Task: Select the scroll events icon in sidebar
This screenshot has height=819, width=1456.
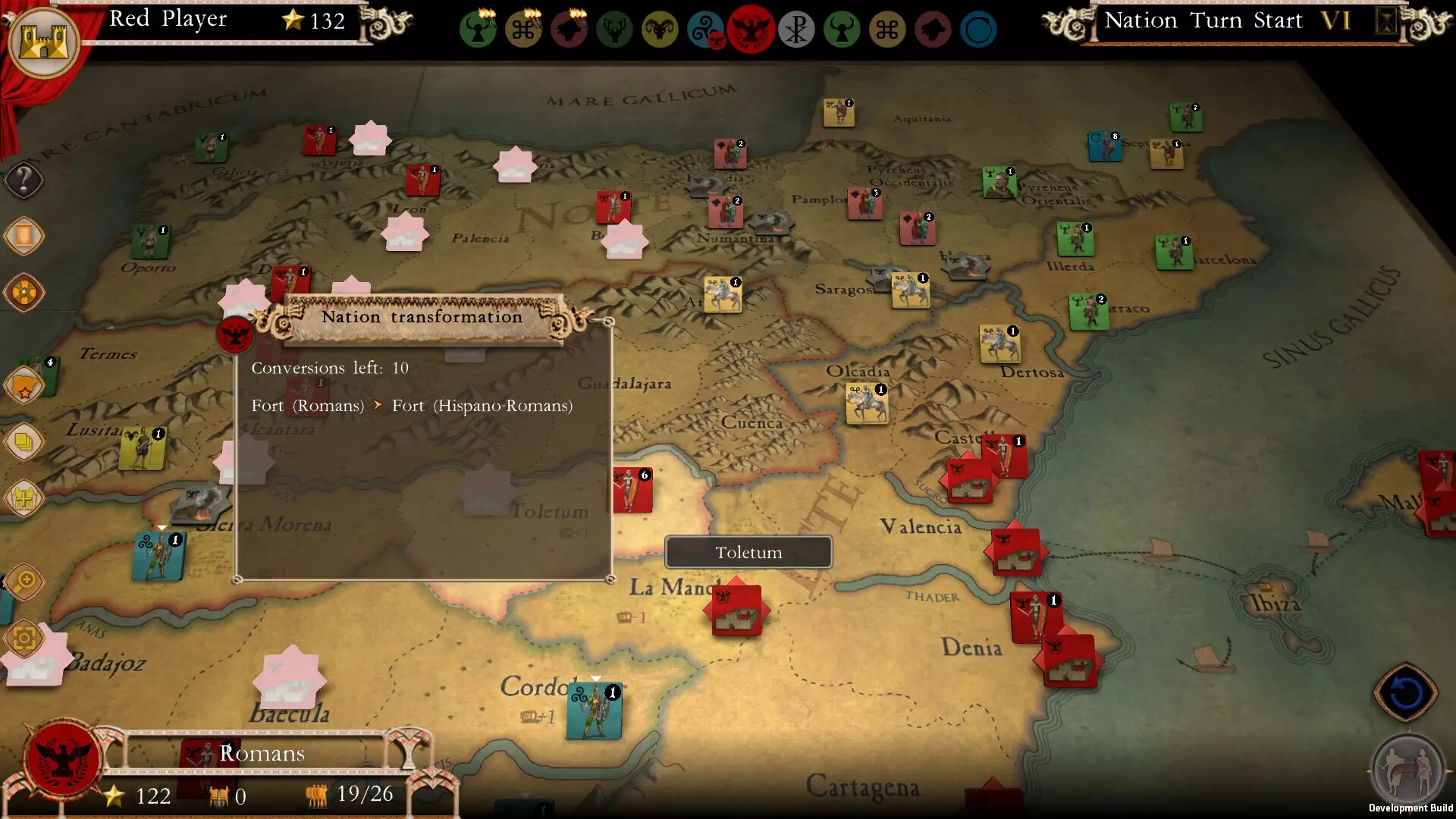Action: [25, 235]
